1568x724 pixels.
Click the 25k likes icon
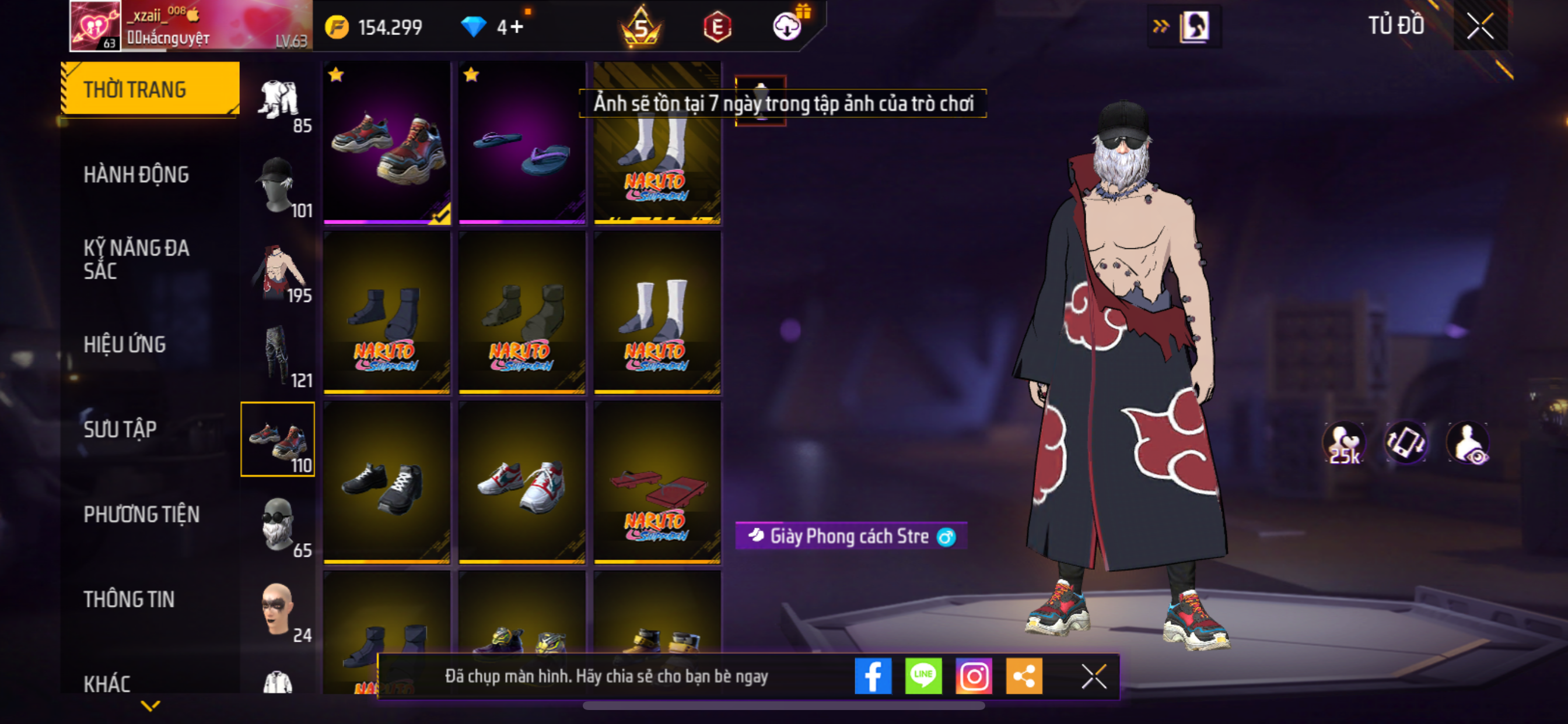pyautogui.click(x=1344, y=443)
